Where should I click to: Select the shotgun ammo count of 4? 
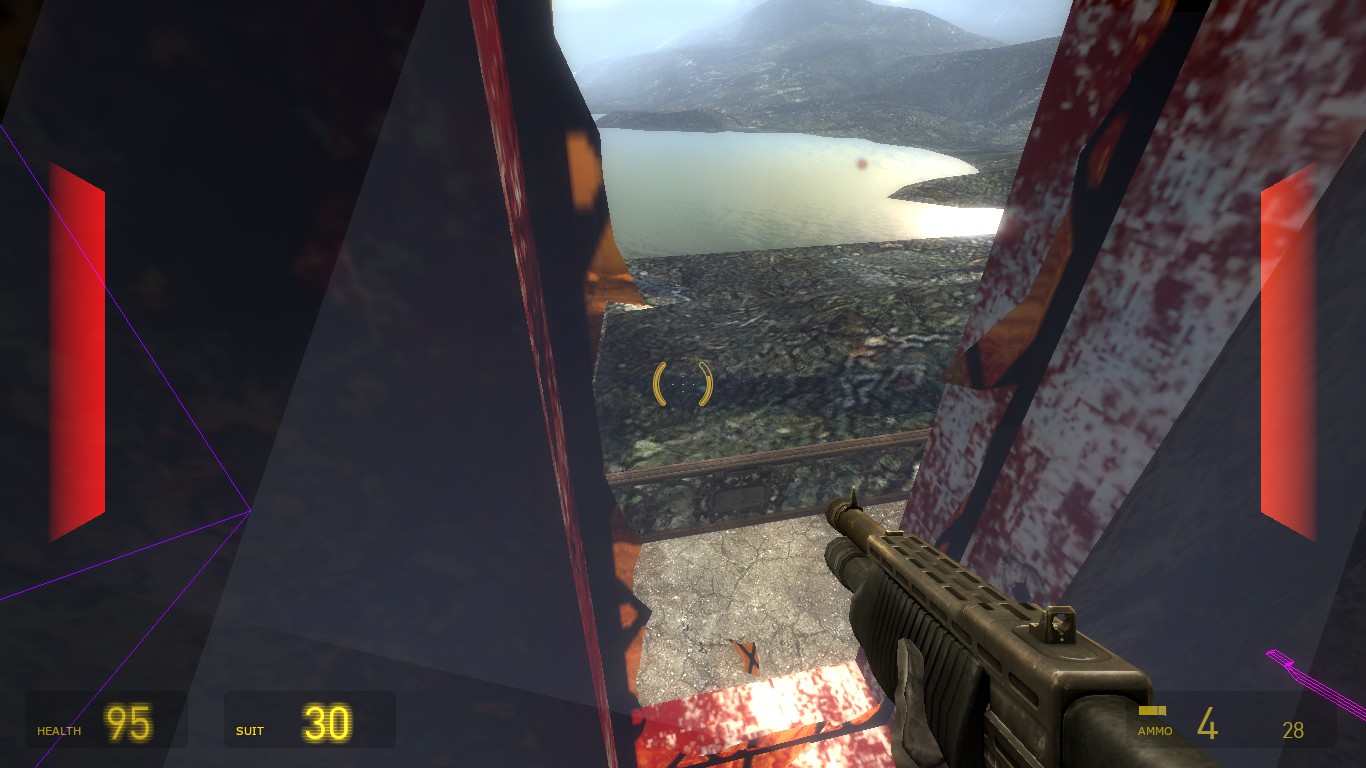1207,724
